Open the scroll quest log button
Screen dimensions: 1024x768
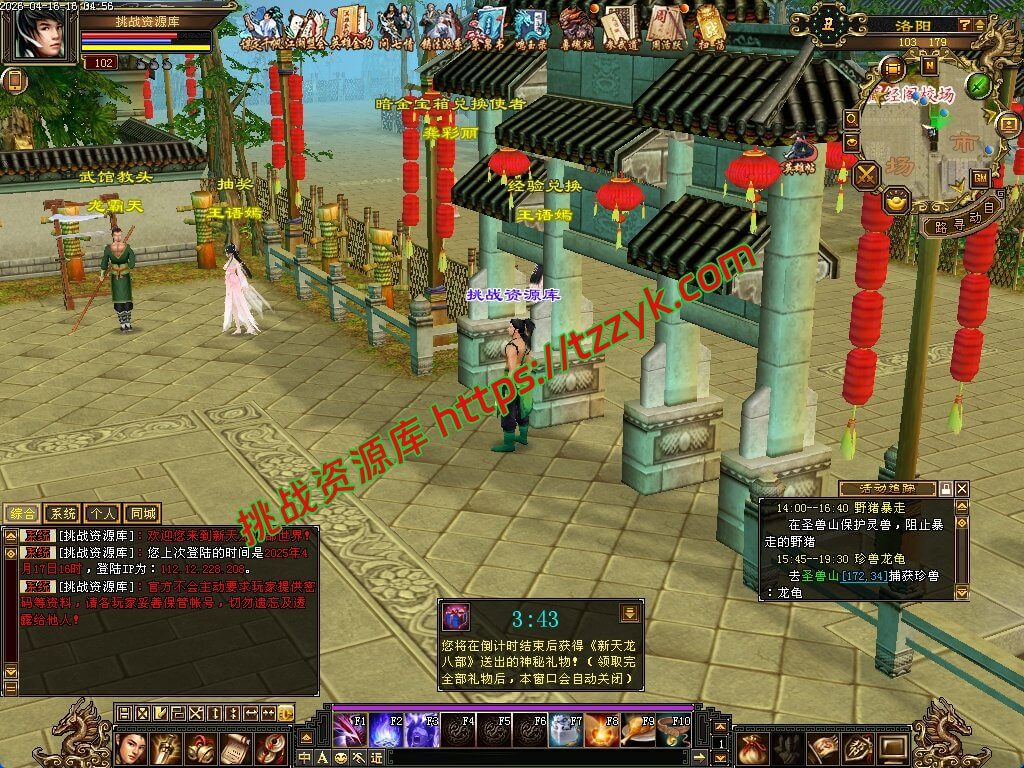coord(235,748)
